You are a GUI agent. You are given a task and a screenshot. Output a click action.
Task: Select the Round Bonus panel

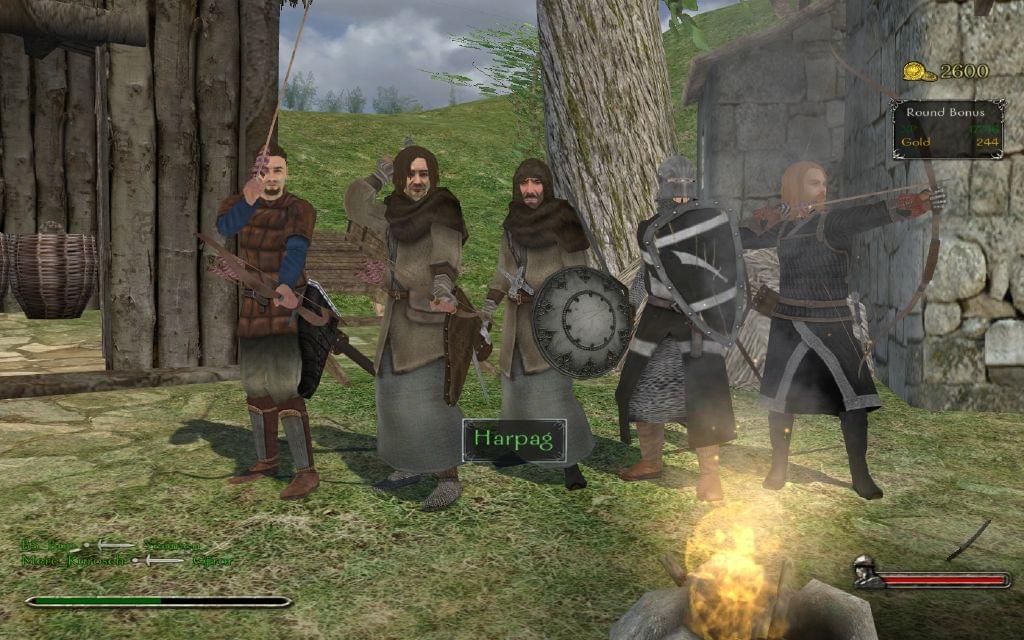click(x=948, y=128)
